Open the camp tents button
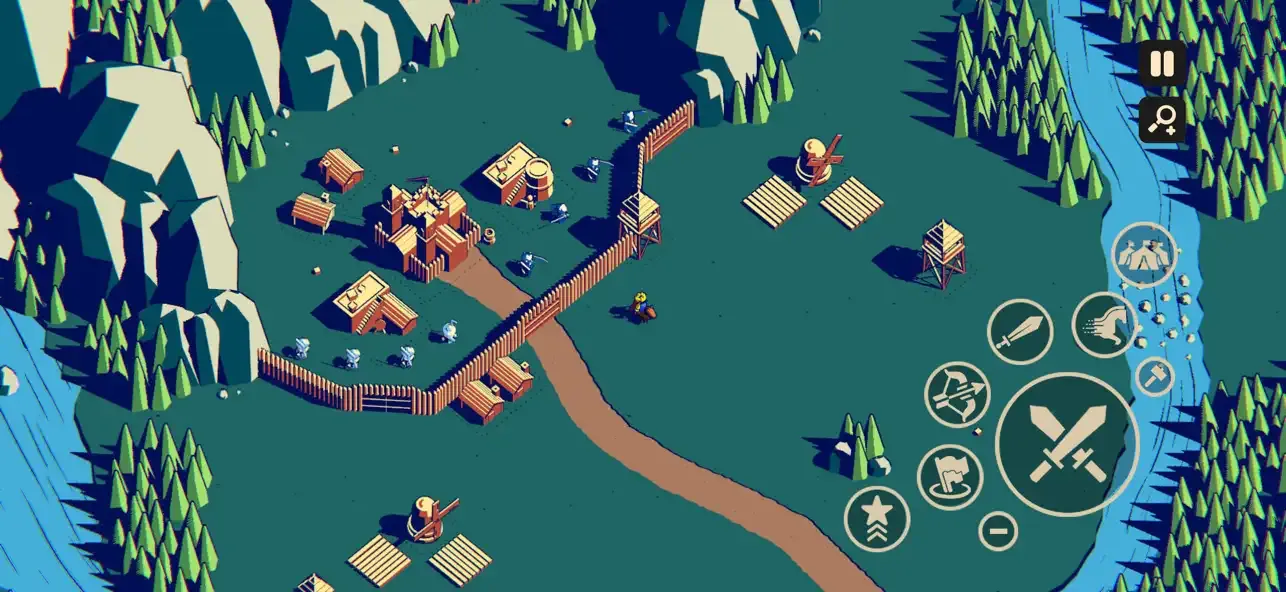Screen dimensions: 1286x592 [x=1144, y=255]
